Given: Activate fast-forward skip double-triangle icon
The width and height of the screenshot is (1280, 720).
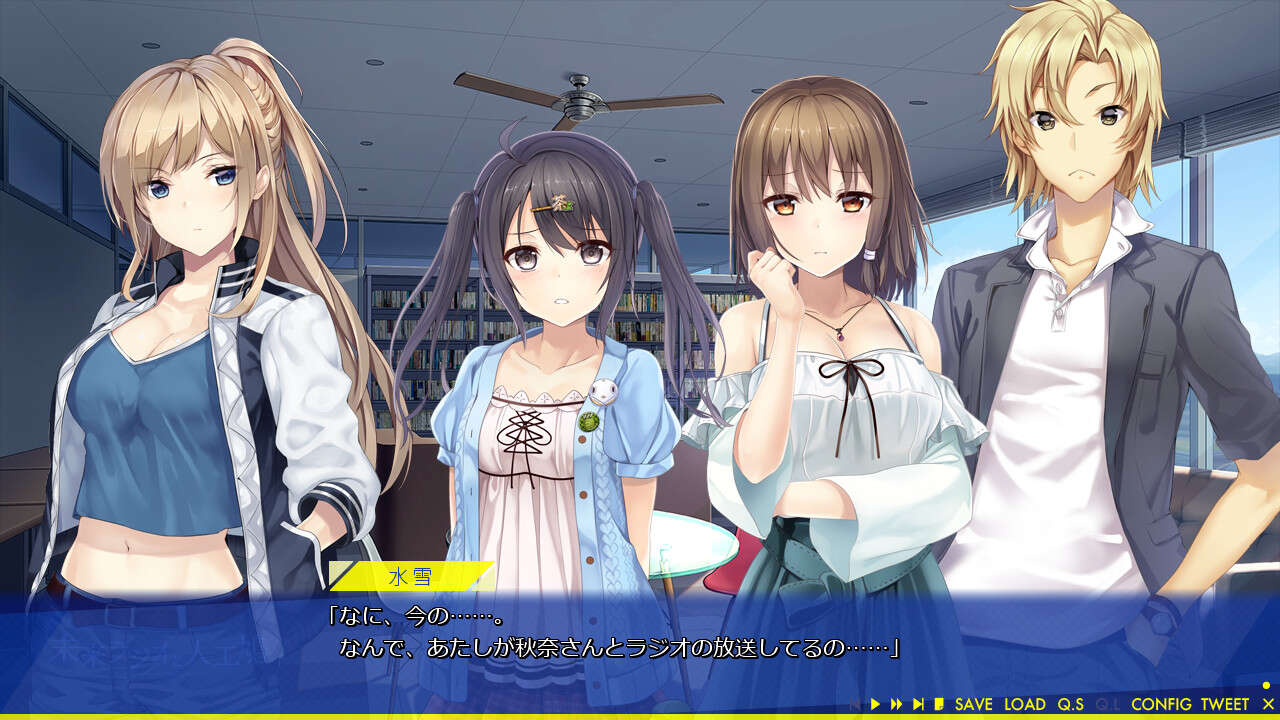Looking at the screenshot, I should tap(897, 705).
